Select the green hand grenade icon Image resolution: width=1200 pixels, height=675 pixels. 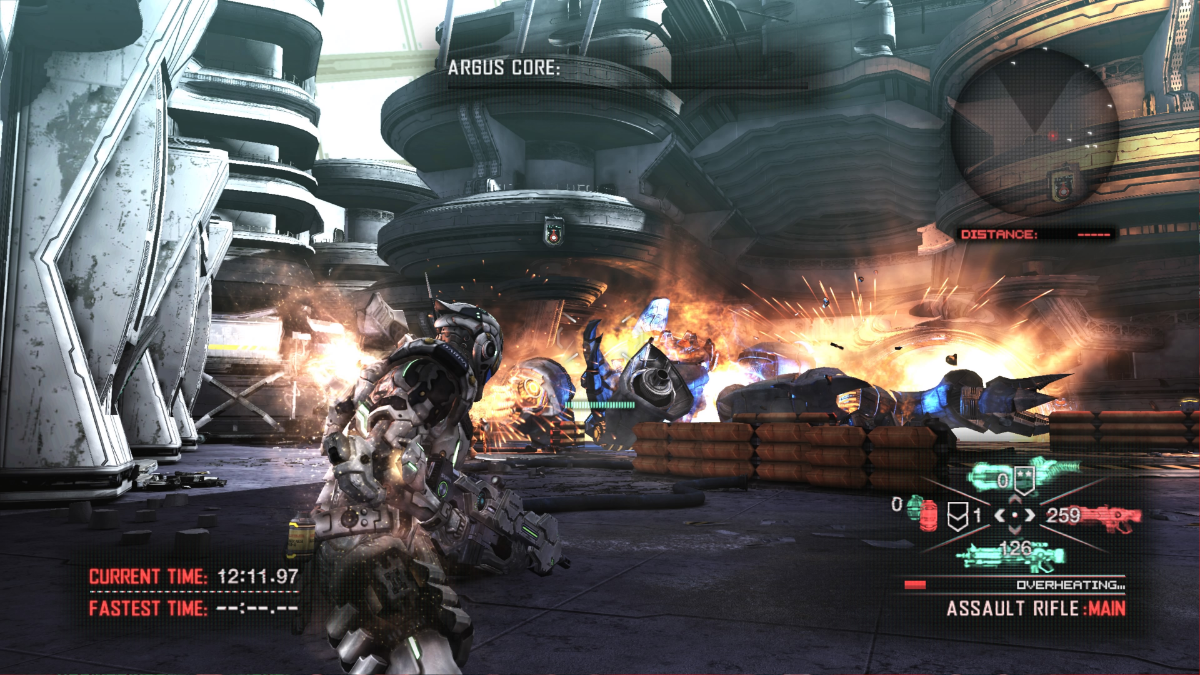click(x=914, y=508)
